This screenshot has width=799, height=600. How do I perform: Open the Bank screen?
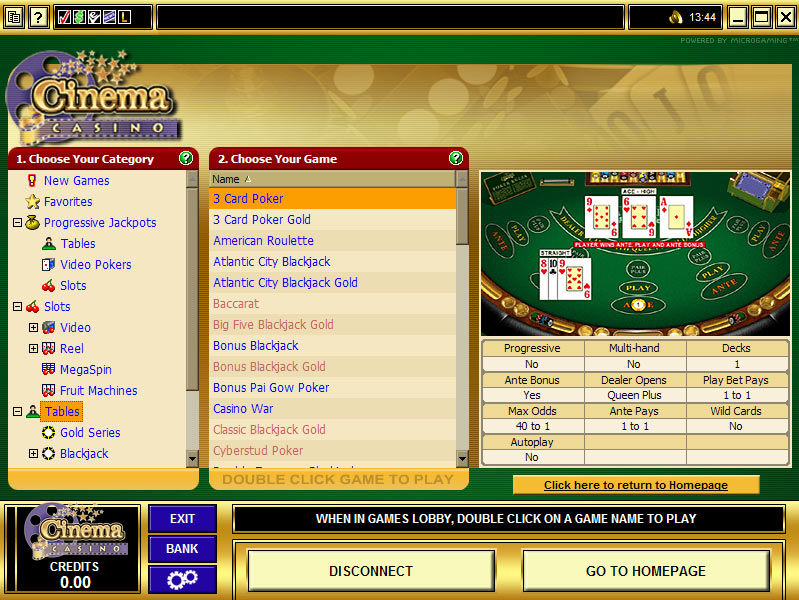click(182, 549)
